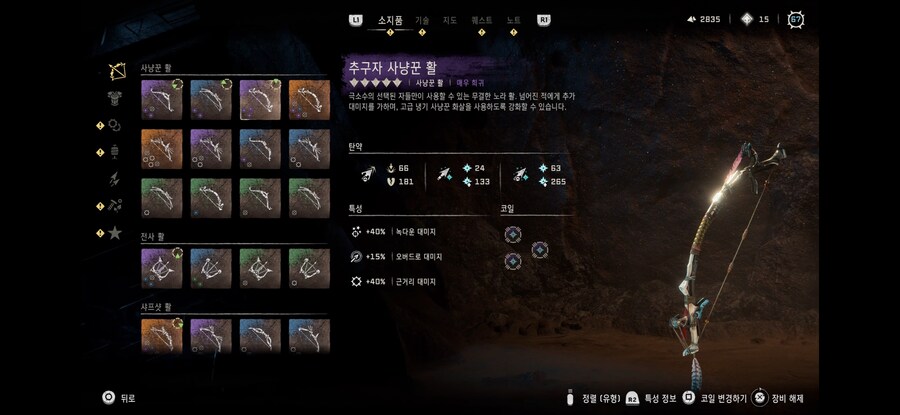This screenshot has height=415, width=900.
Task: Open the armor outfits category icon
Action: click(x=116, y=98)
